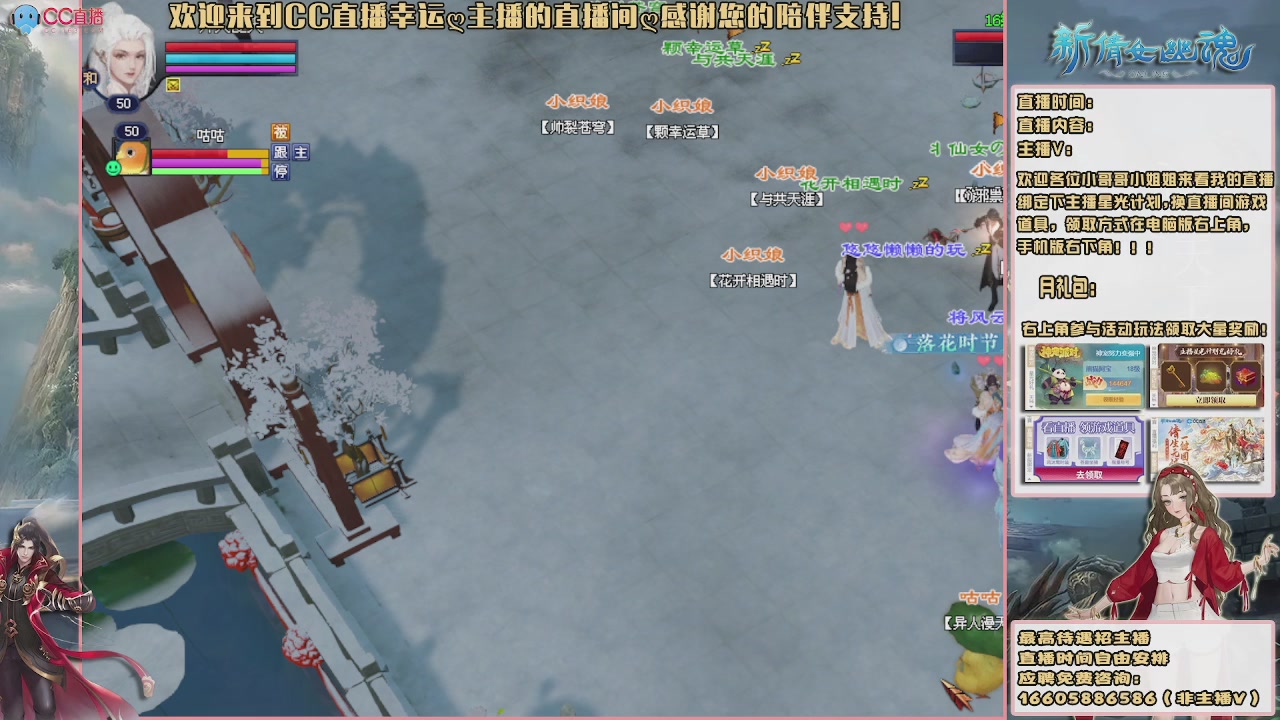This screenshot has height=720, width=1280.
Task: Select the 星光时礼 vertical tab label
Action: (1031, 382)
